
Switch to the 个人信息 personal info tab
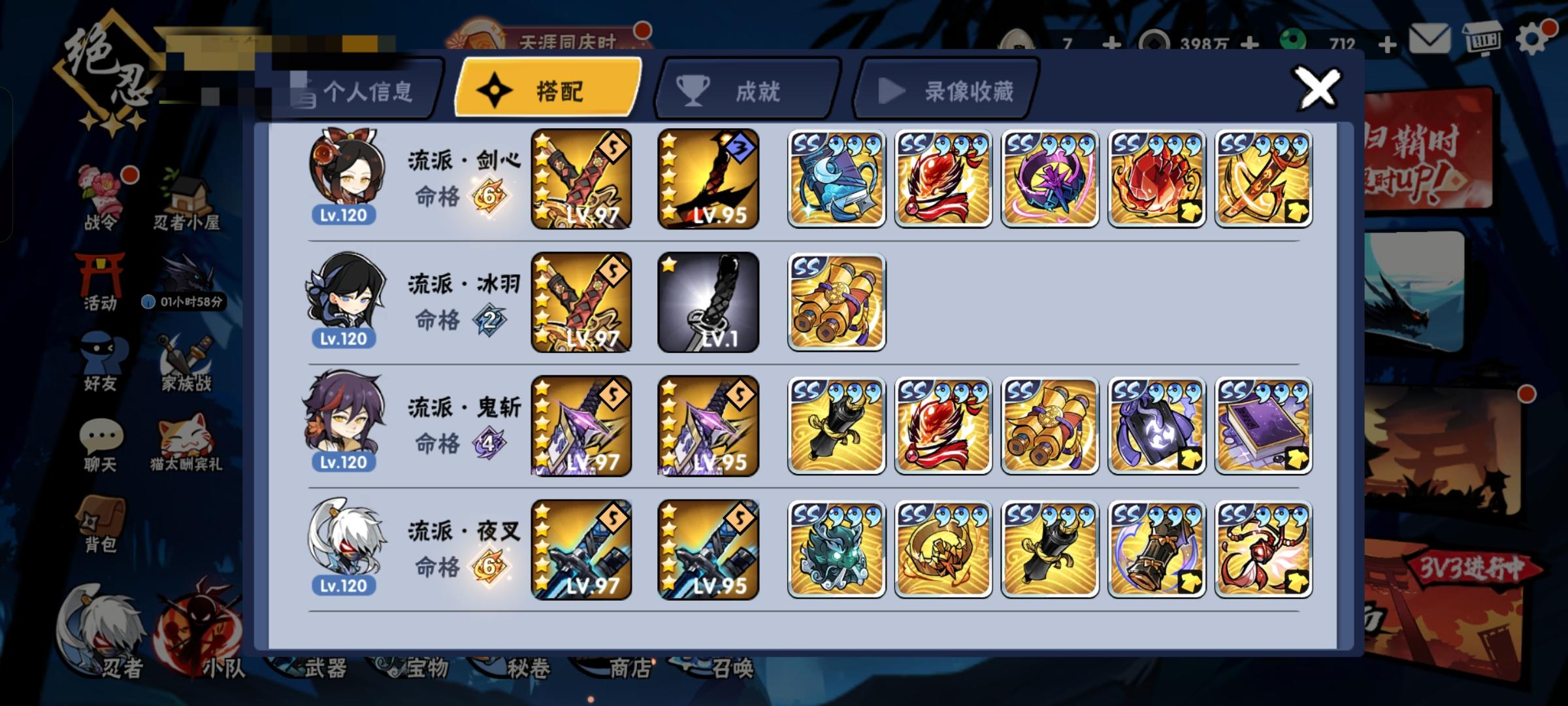356,92
